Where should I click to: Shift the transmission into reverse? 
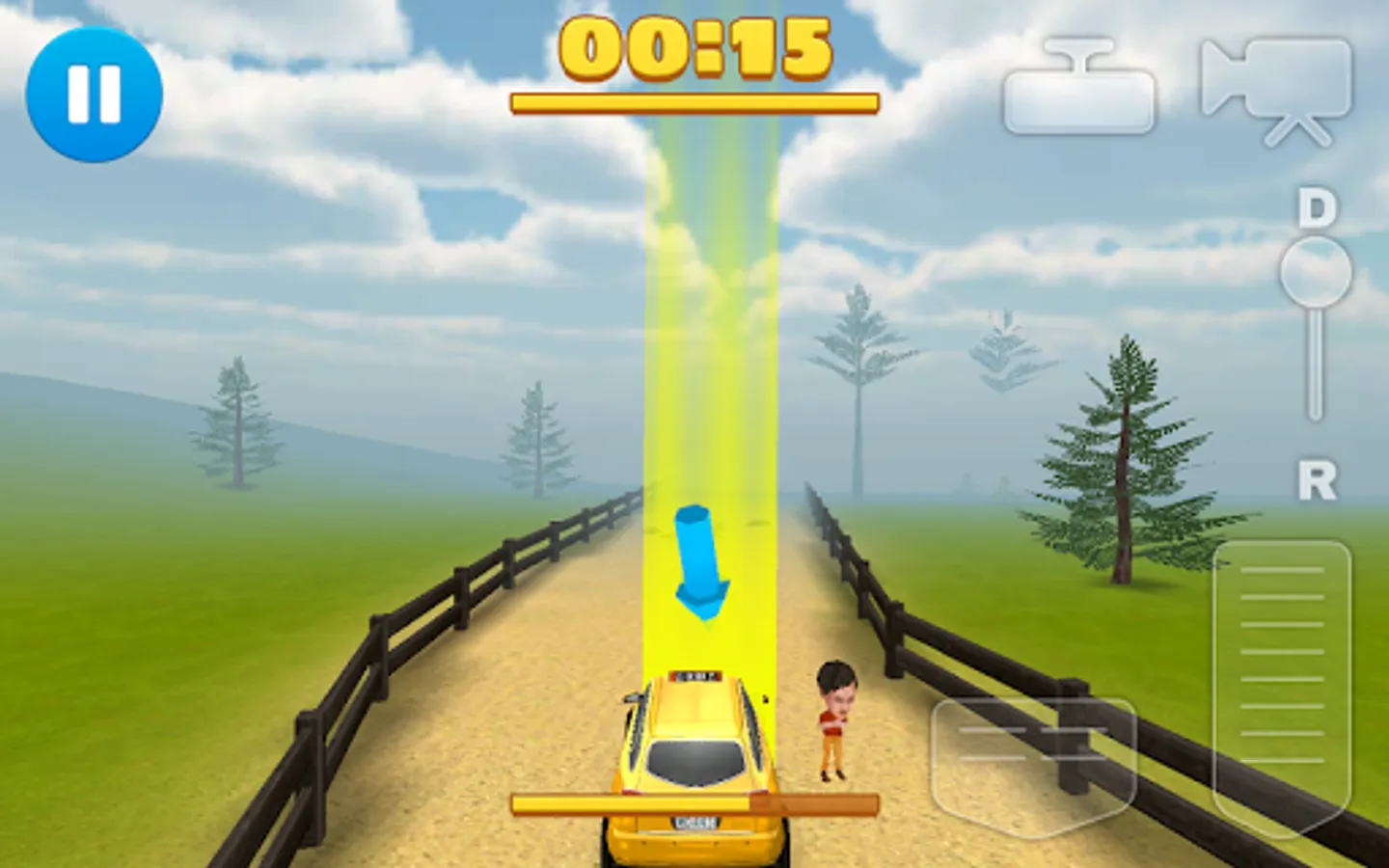pos(1314,479)
